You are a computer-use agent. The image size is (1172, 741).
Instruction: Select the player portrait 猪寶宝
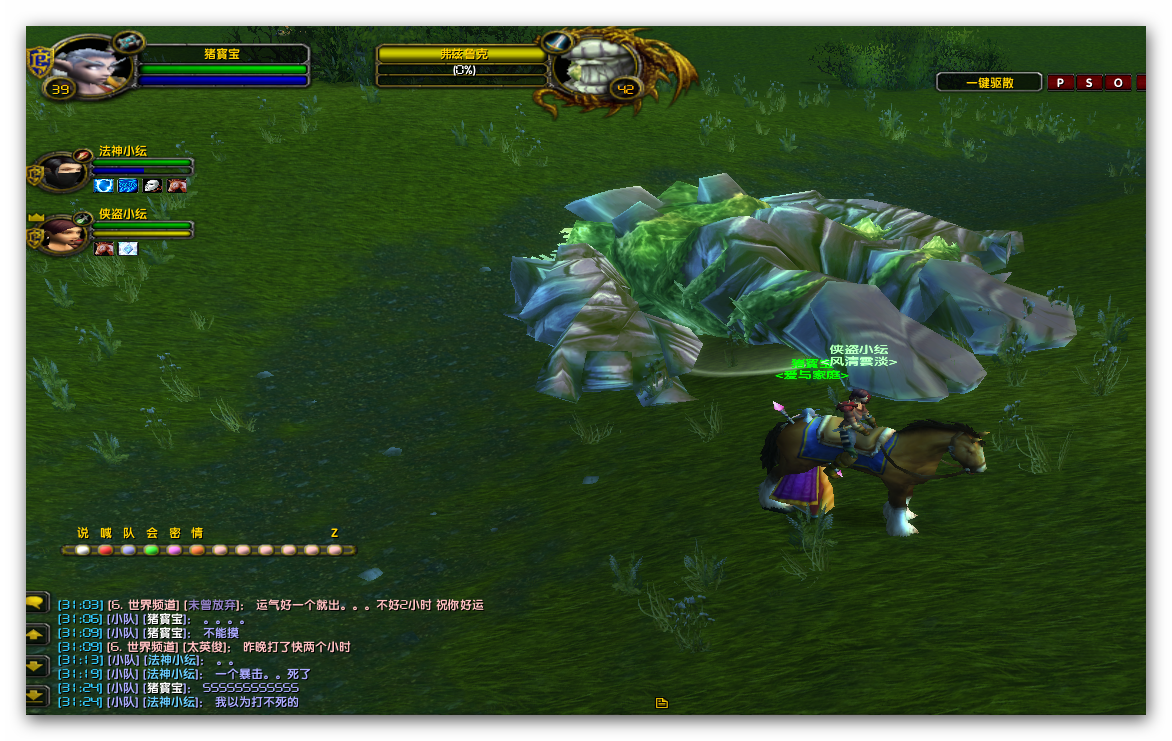click(x=91, y=66)
